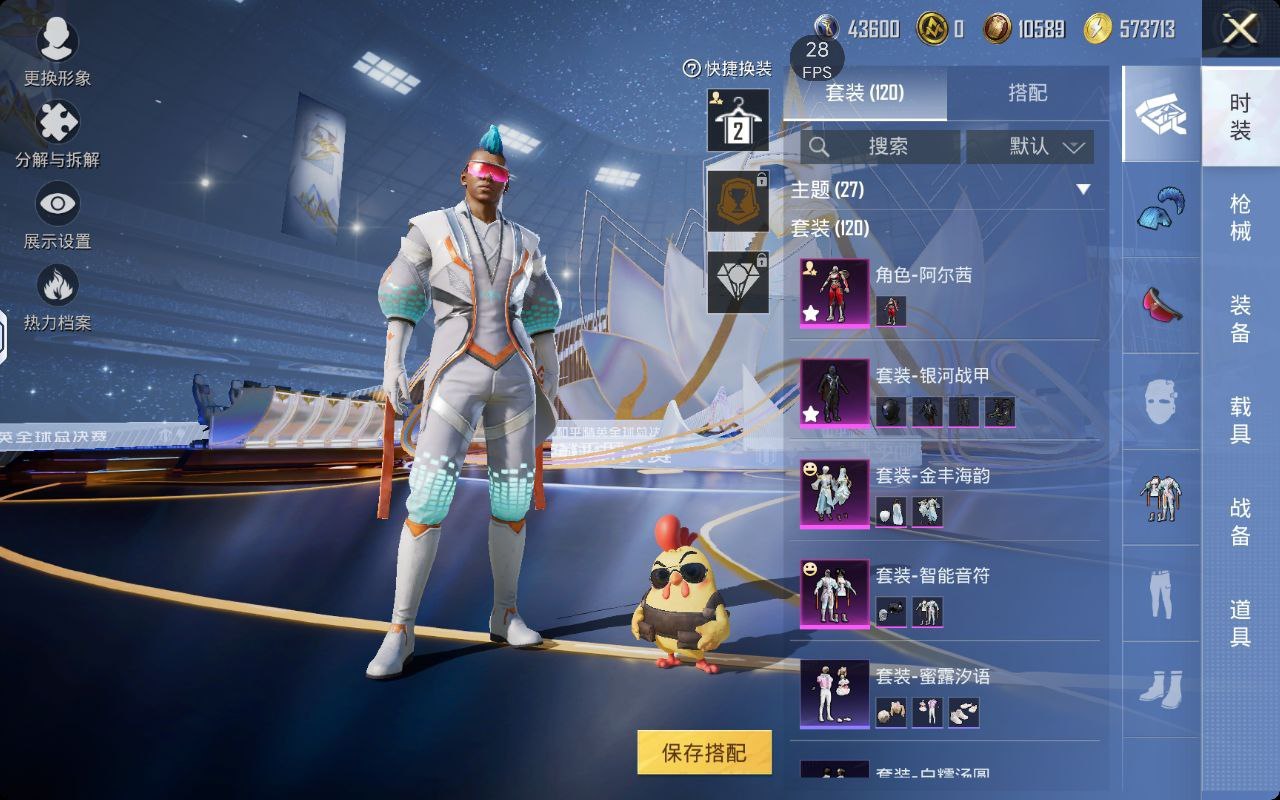Open 分解与拆解 puzzle piece menu
The image size is (1280, 800).
(x=57, y=135)
